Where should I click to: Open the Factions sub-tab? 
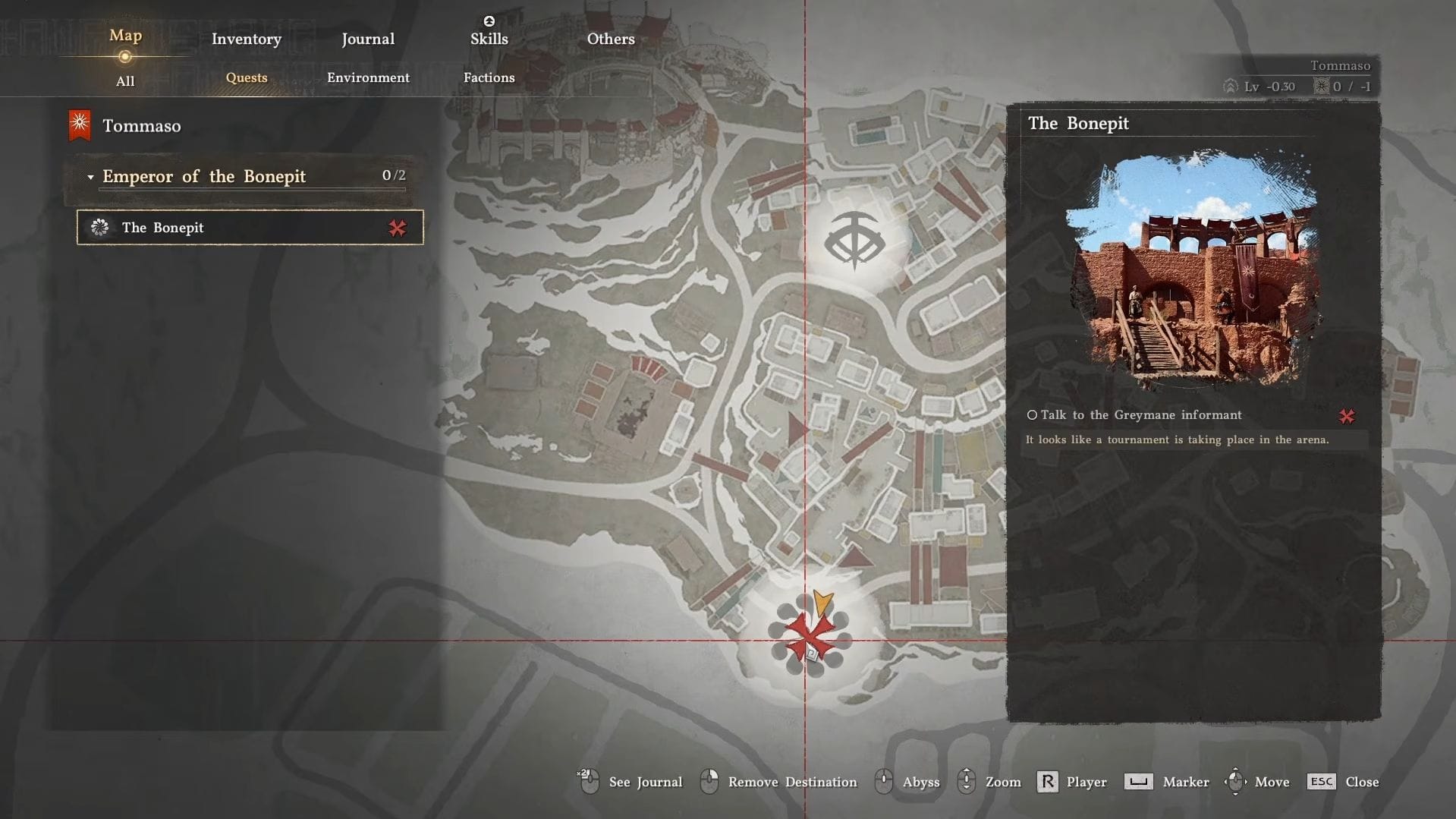(489, 77)
